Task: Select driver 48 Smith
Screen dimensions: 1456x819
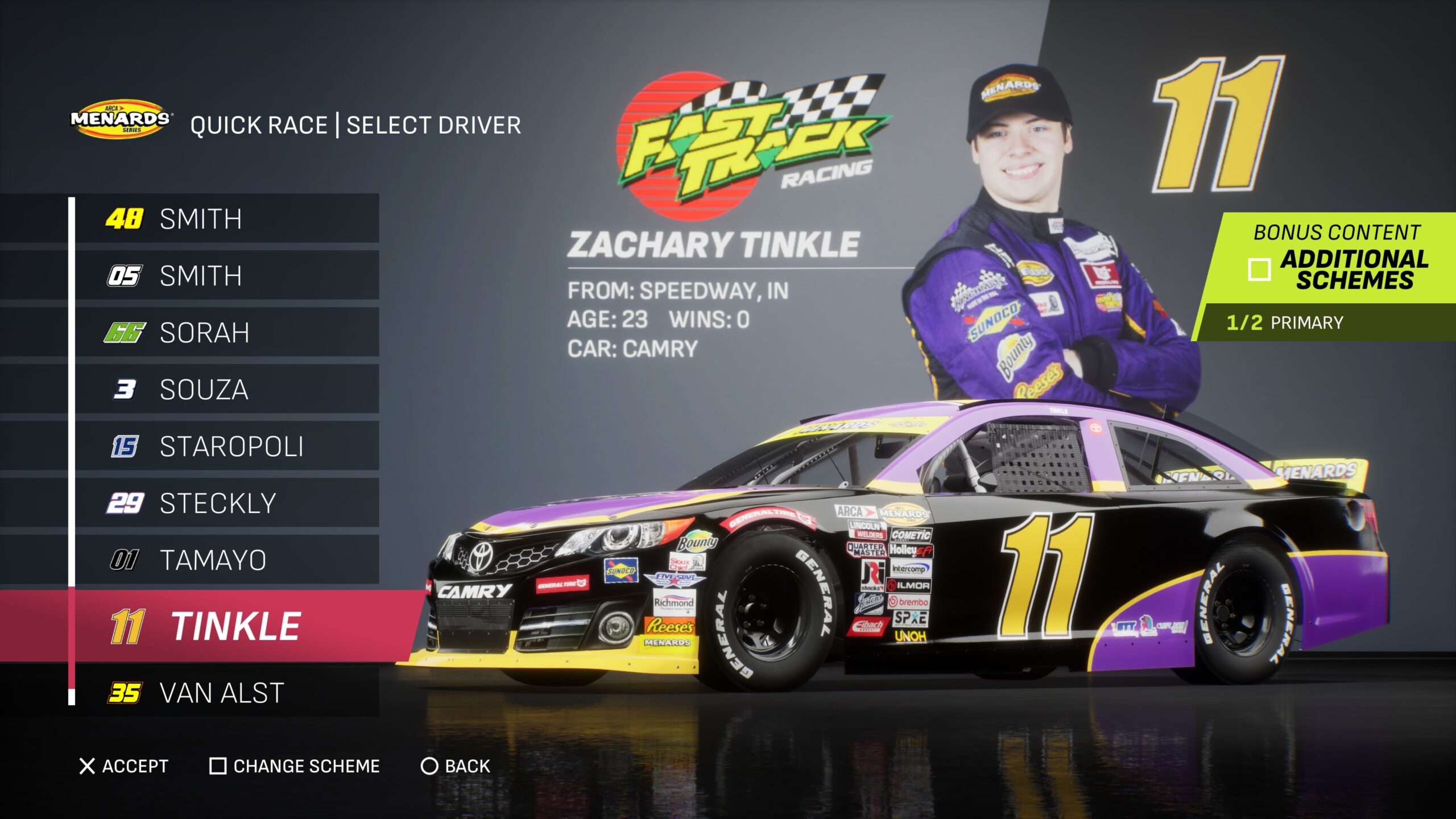Action: tap(226, 218)
